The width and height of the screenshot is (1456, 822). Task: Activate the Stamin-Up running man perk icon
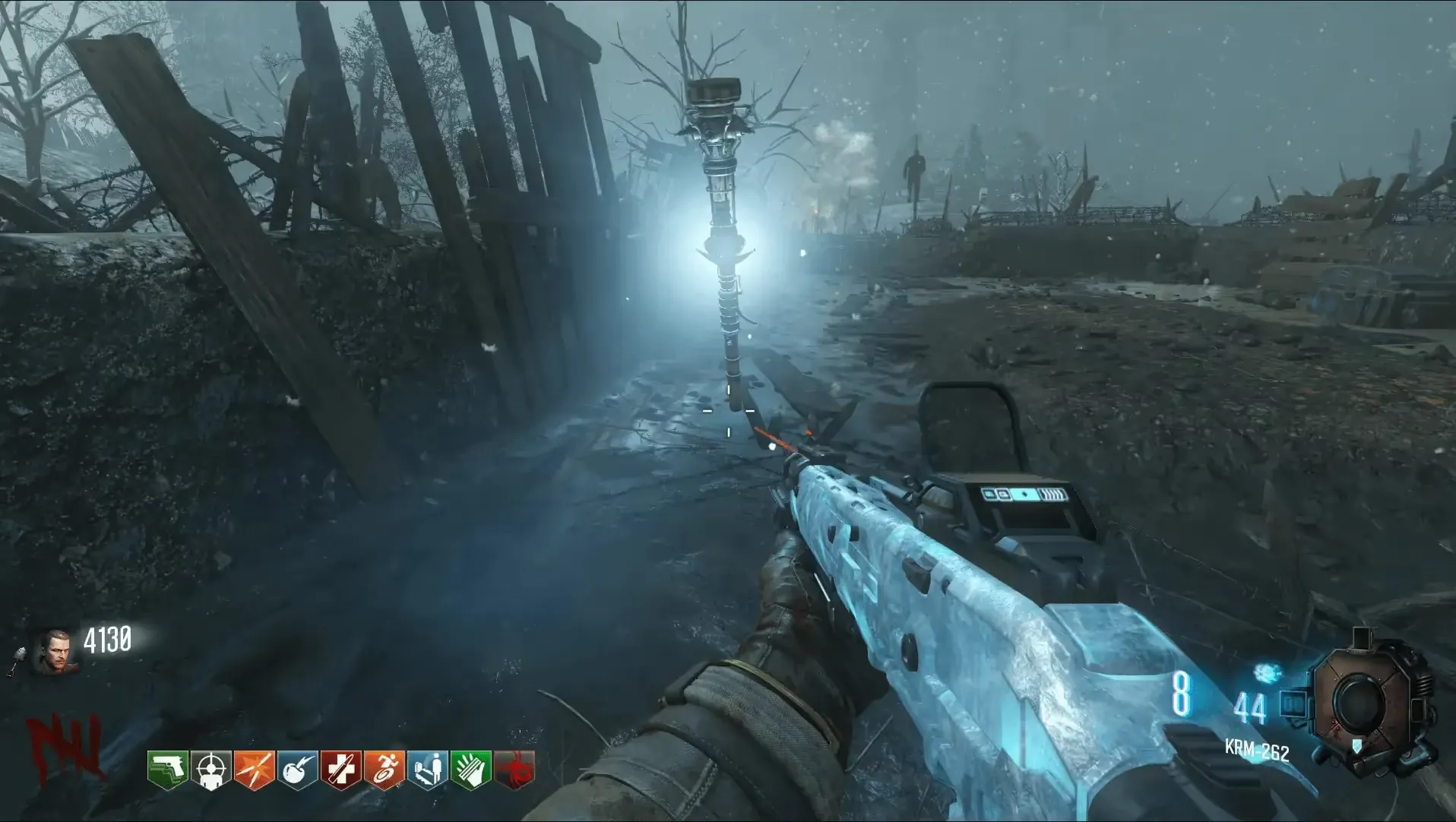(384, 770)
